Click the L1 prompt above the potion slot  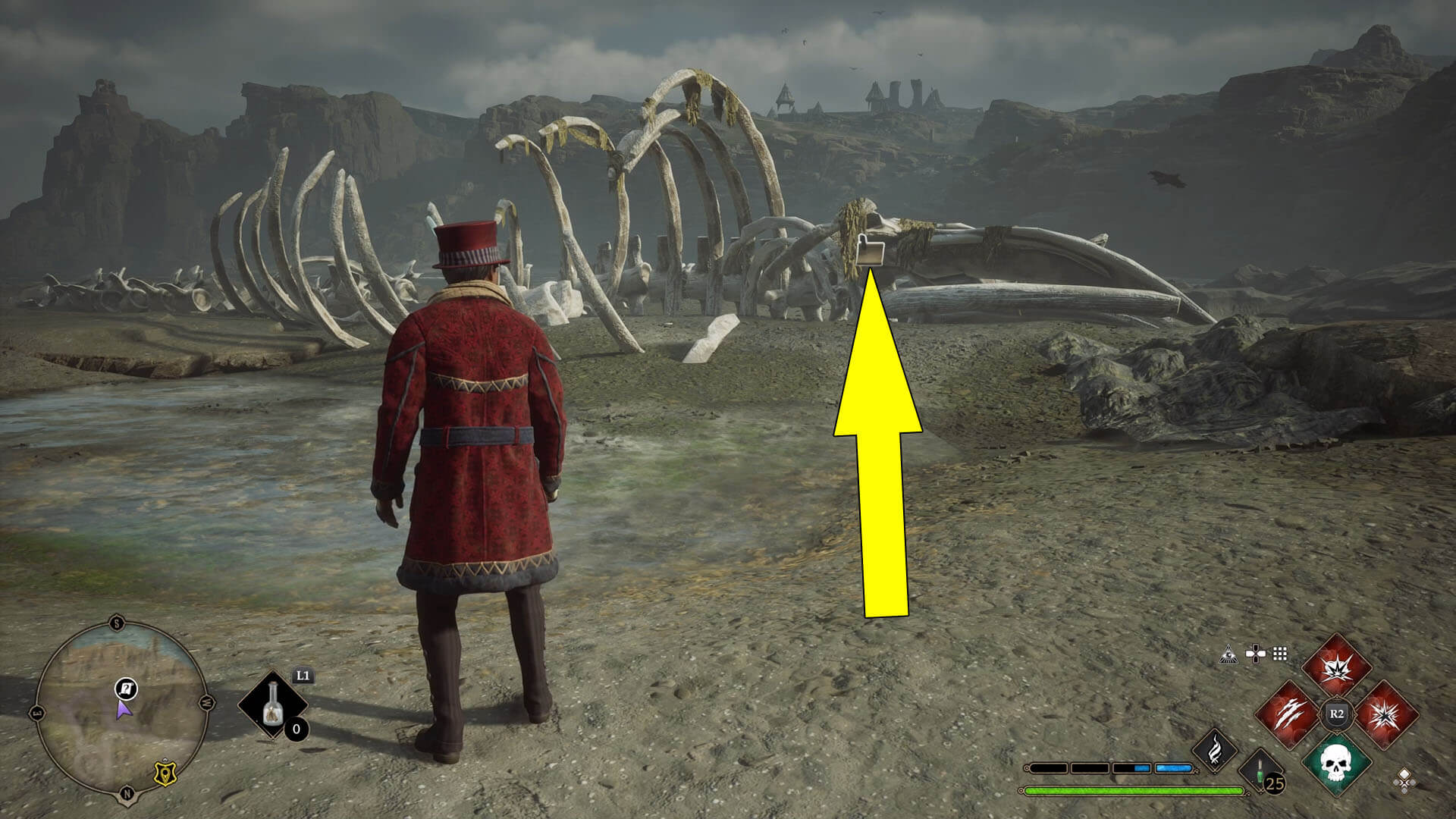click(x=303, y=676)
